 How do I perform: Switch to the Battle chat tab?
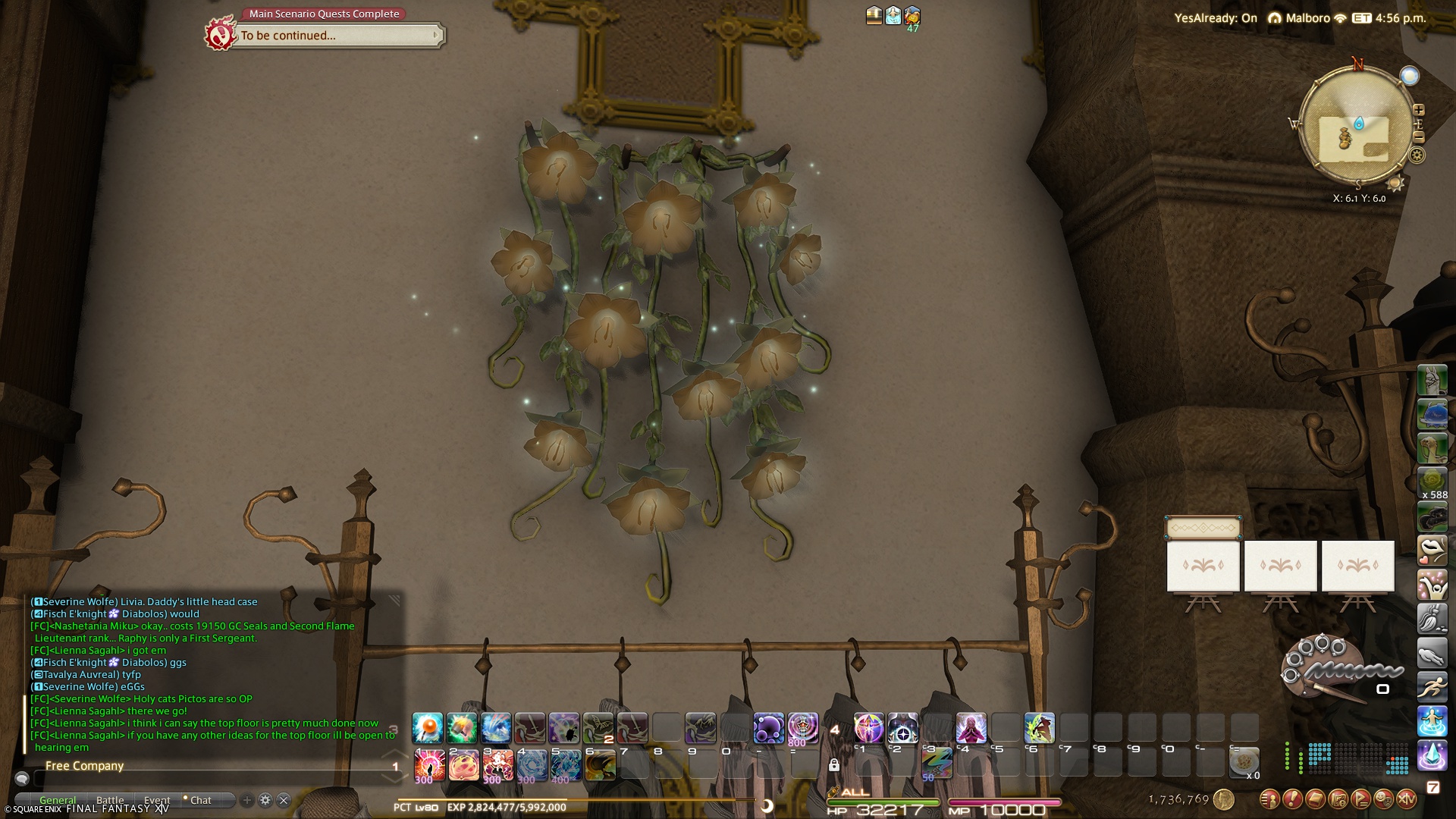point(110,800)
